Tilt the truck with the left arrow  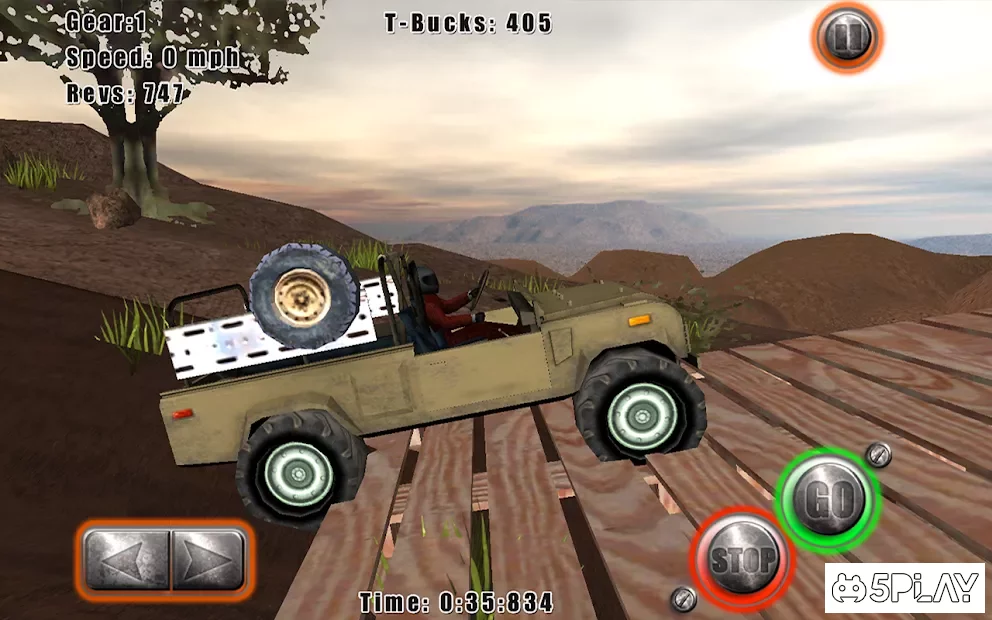click(126, 559)
